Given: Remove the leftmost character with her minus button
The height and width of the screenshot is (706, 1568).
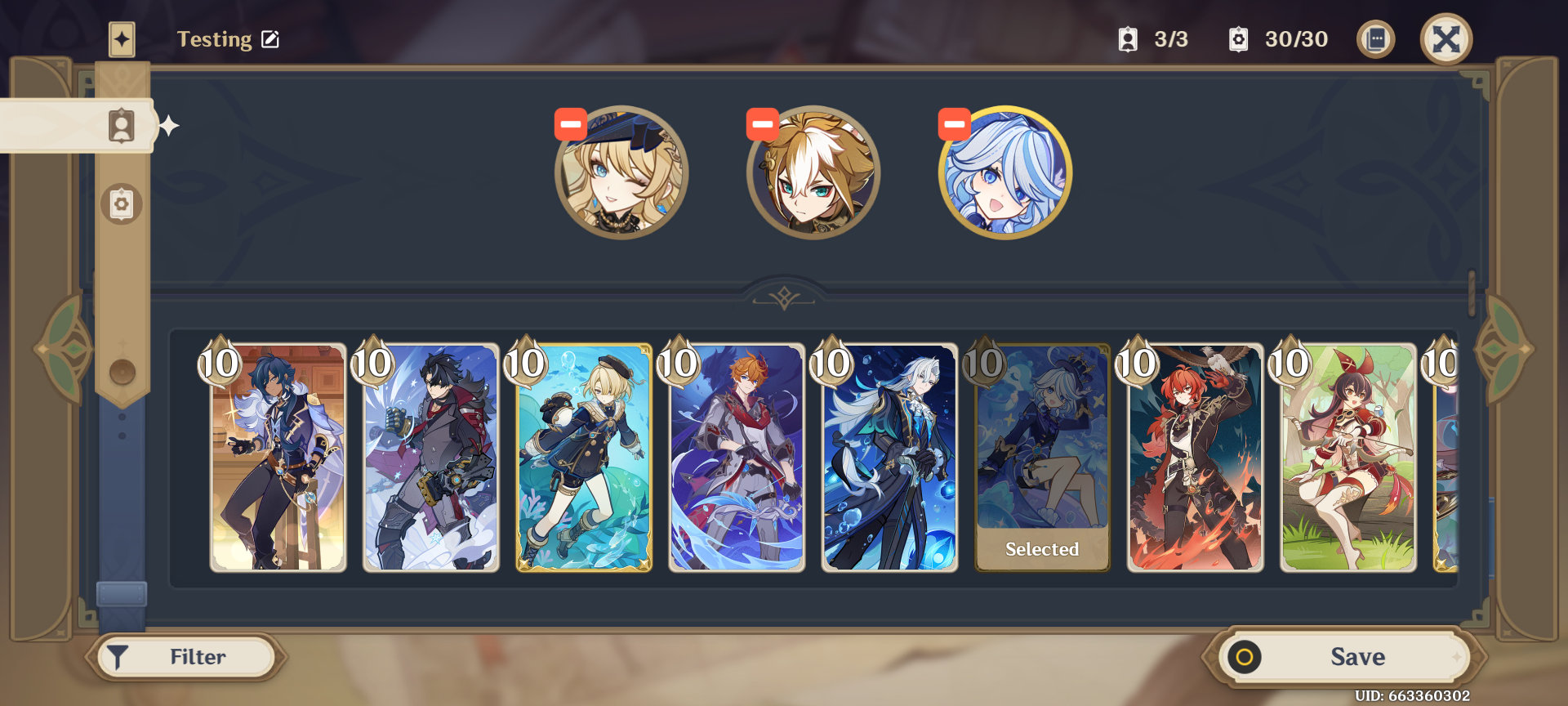Looking at the screenshot, I should (x=570, y=123).
